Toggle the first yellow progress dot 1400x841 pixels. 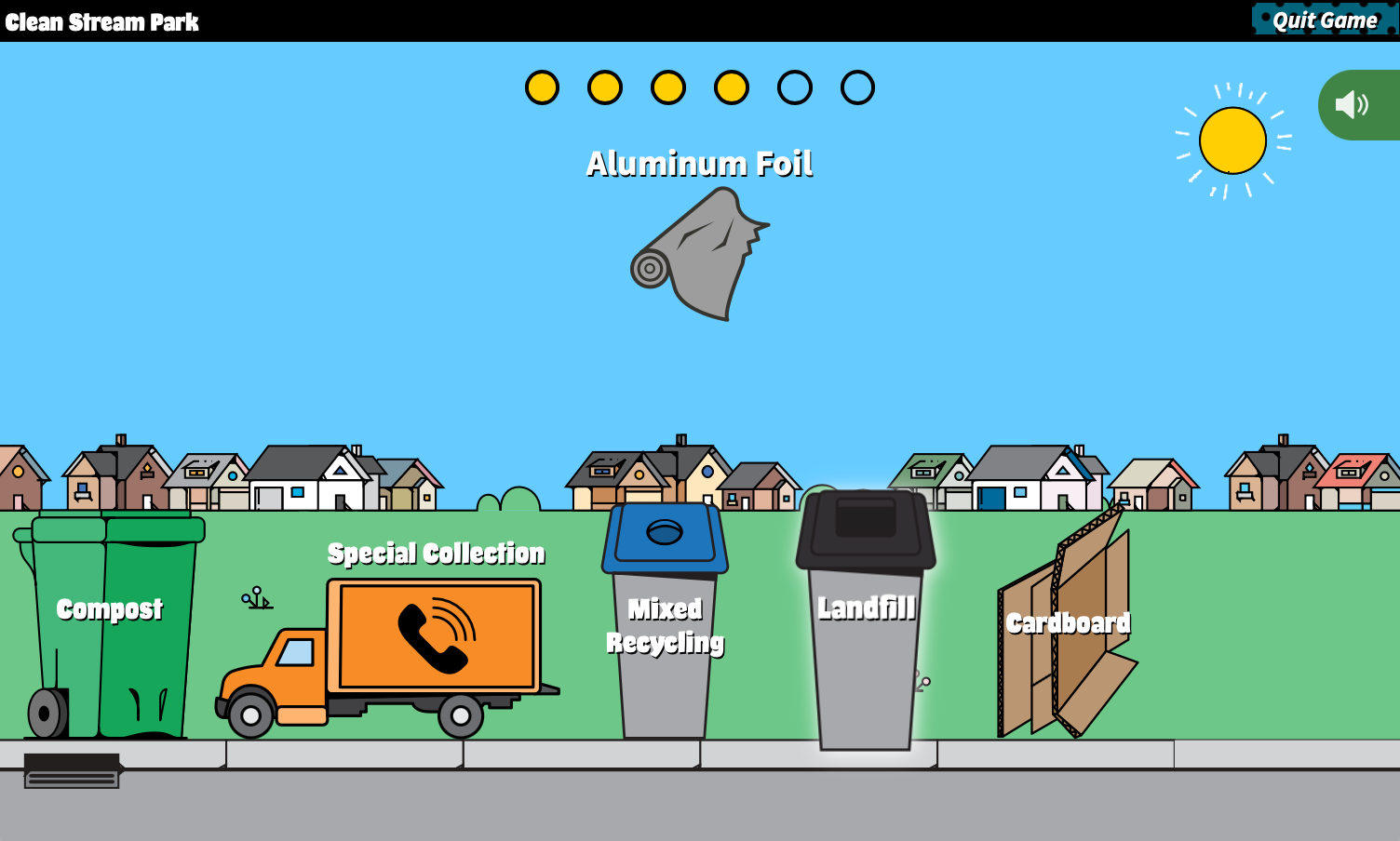point(543,87)
